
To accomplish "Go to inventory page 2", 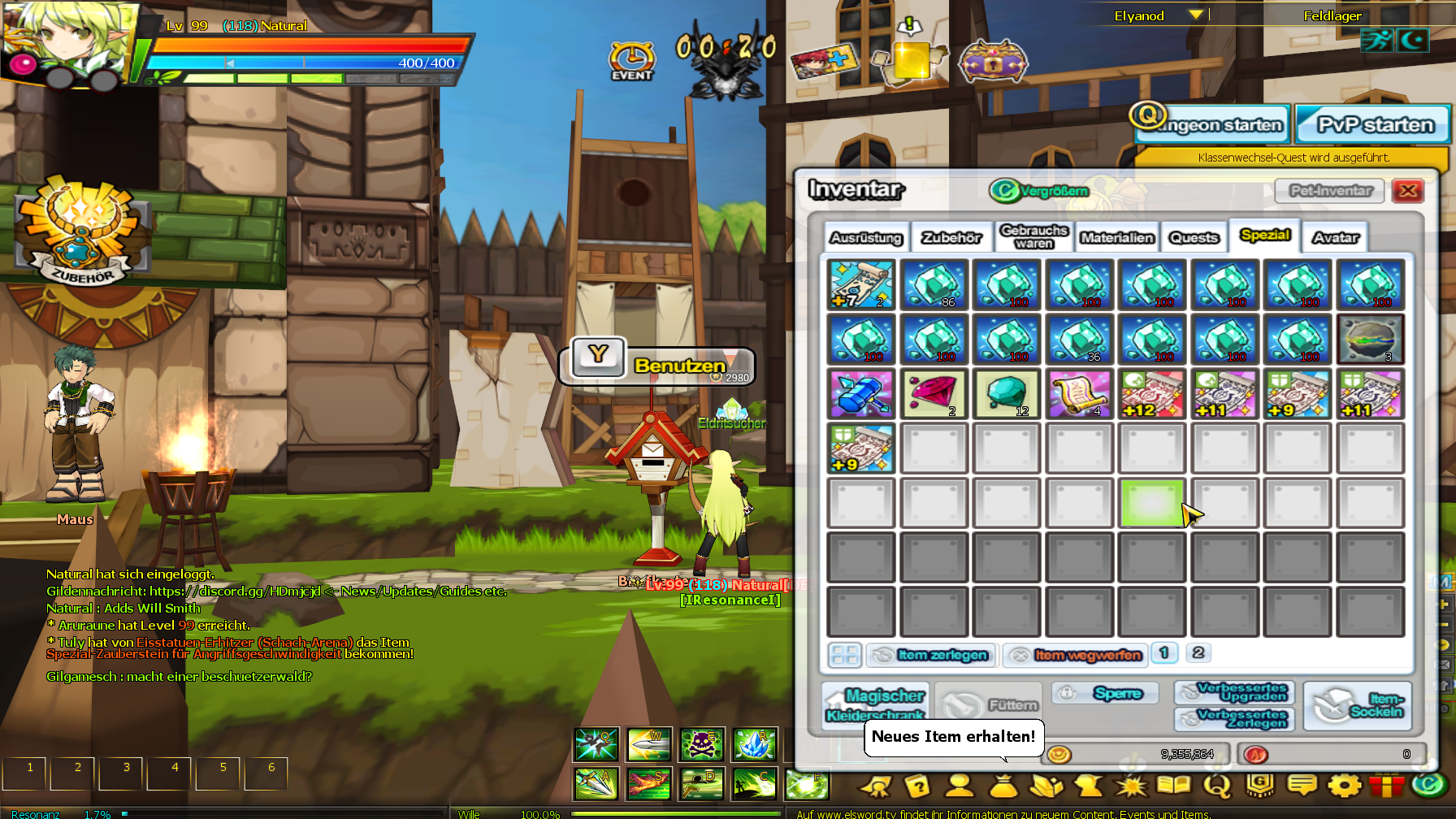I will [x=1198, y=652].
